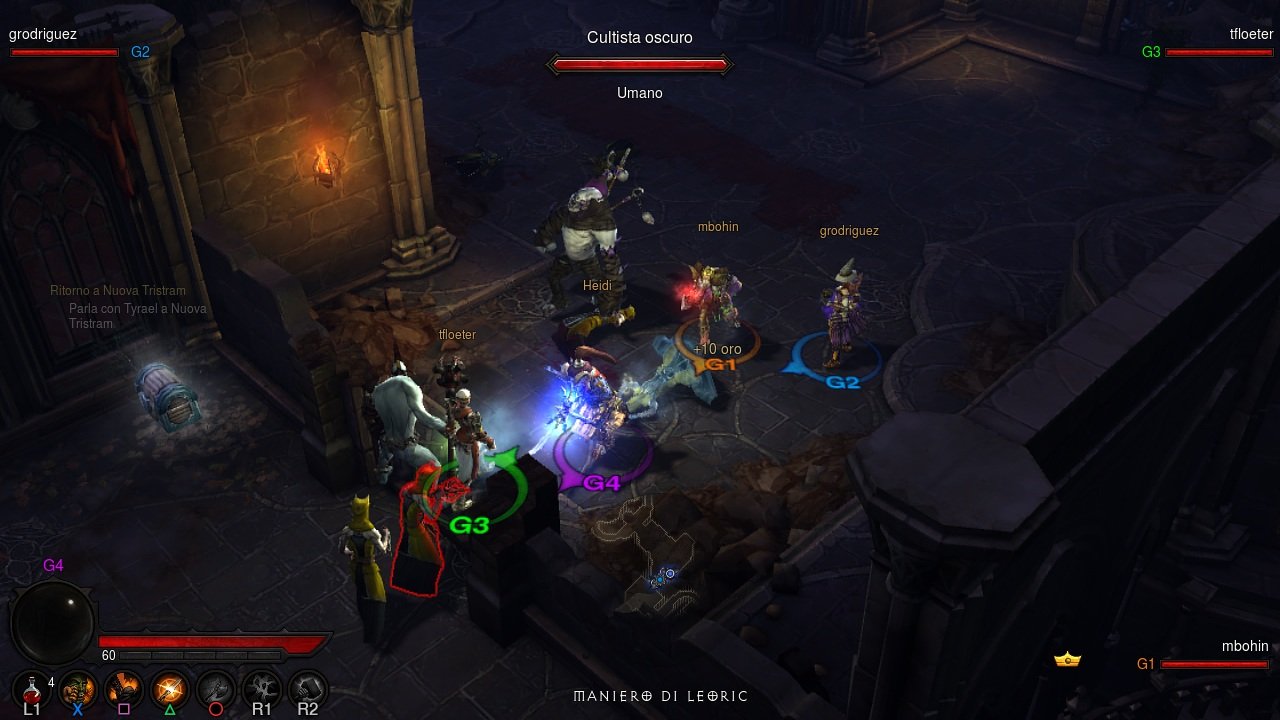Click tfloeter's name in top right
The width and height of the screenshot is (1280, 720).
tap(1249, 33)
